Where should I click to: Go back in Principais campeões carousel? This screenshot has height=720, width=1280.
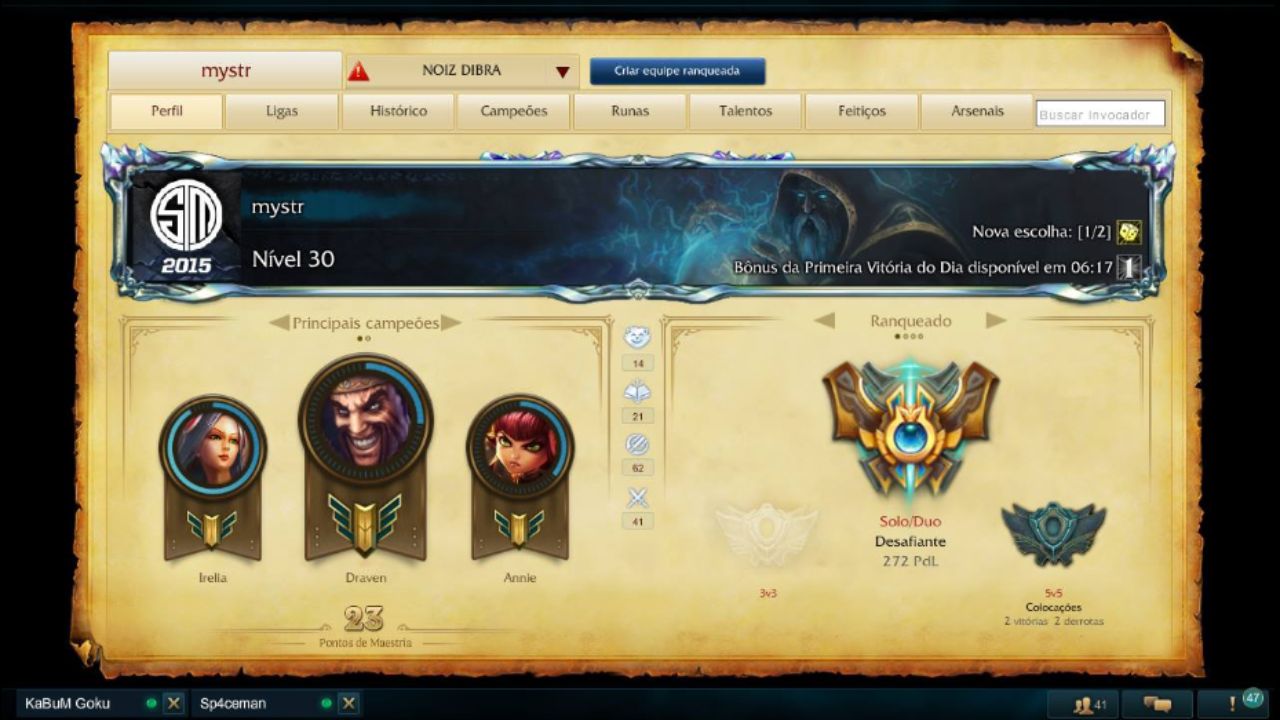[x=280, y=322]
